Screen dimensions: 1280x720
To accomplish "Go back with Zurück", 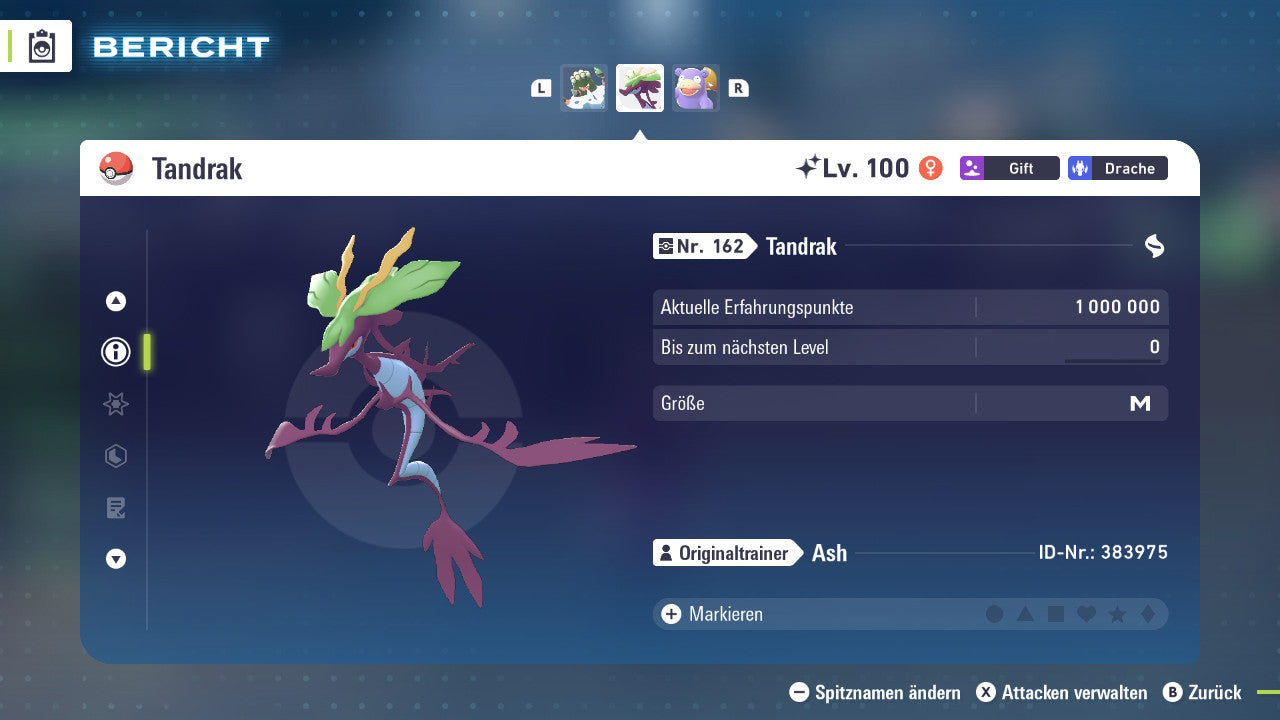I will 1202,692.
